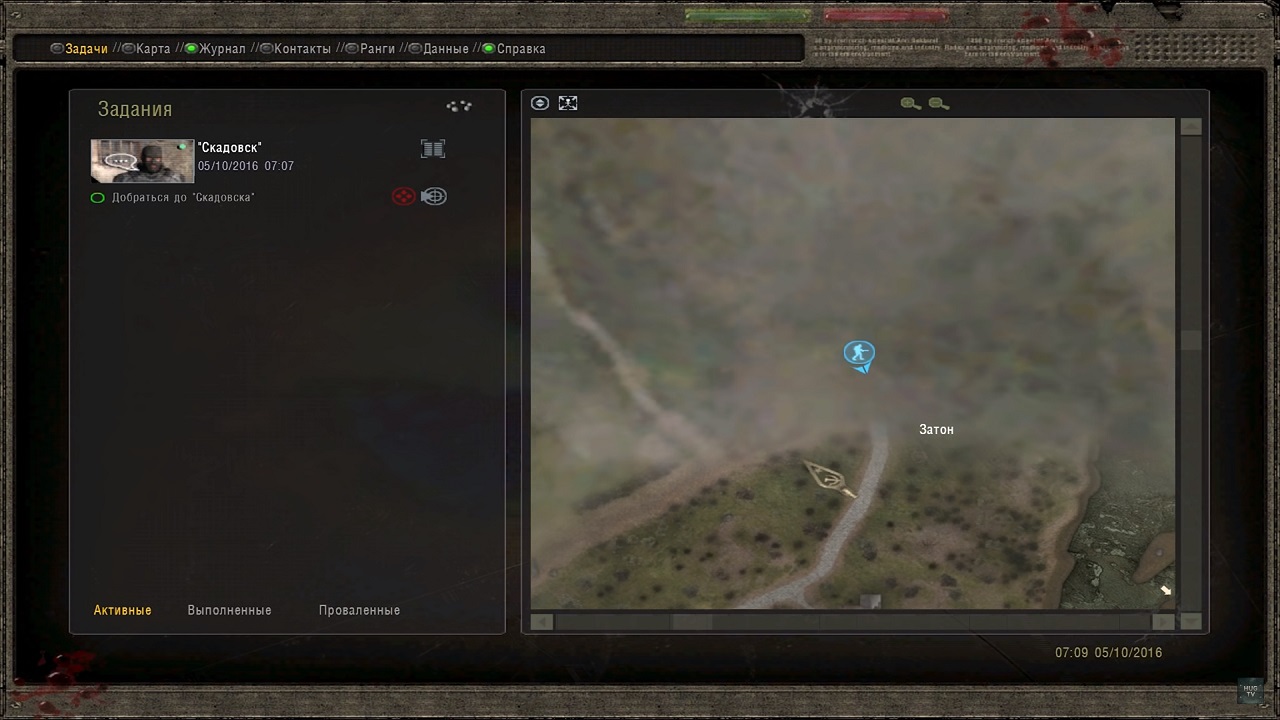1280x720 pixels.
Task: Click the fit-map expand arrows button
Action: pyautogui.click(x=568, y=103)
